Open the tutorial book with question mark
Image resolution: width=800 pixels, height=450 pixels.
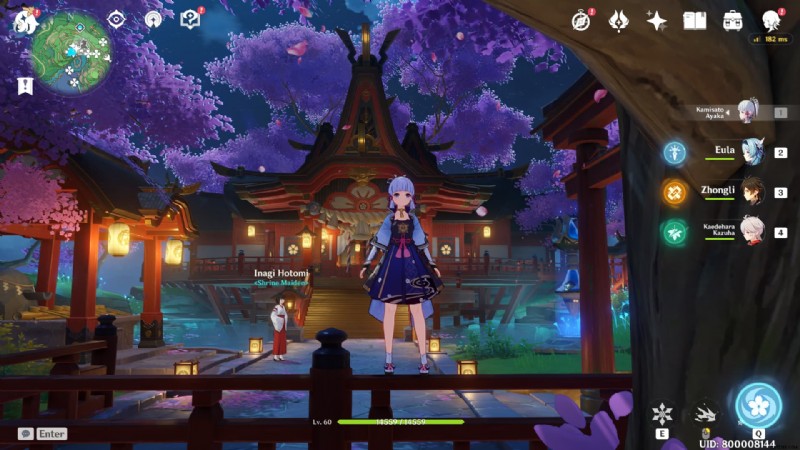[x=190, y=19]
